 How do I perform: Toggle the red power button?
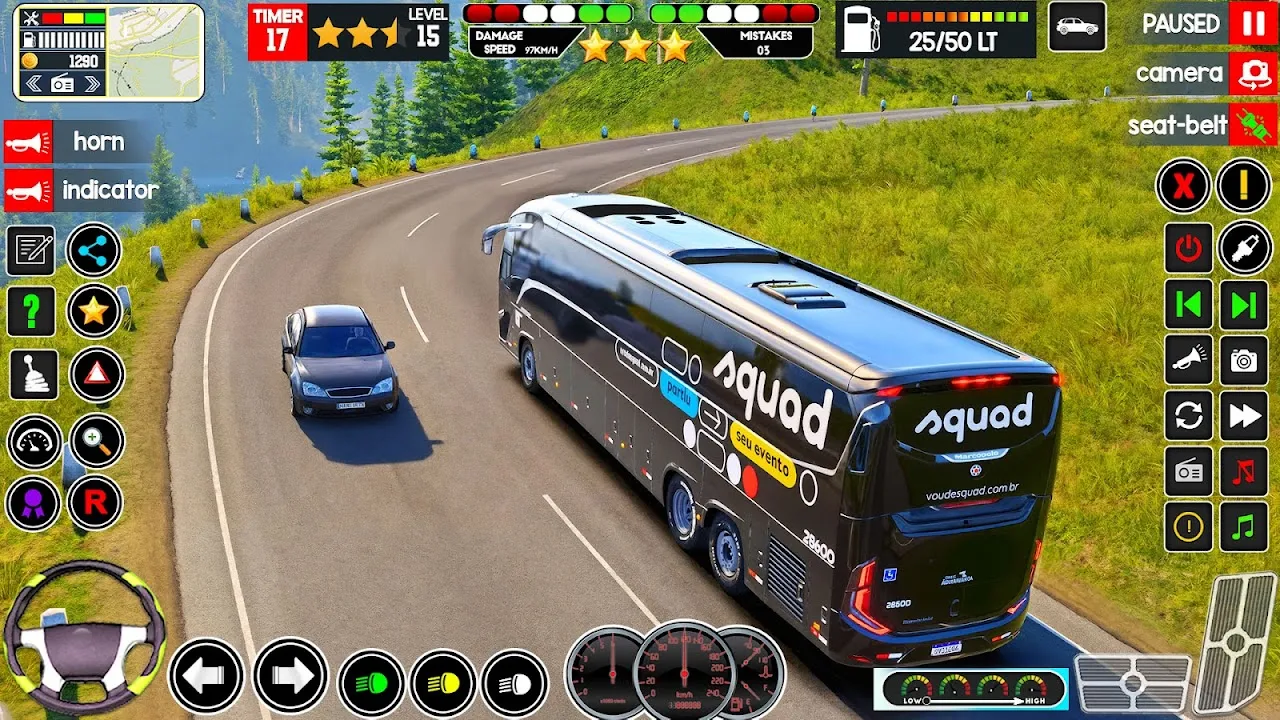[1188, 248]
